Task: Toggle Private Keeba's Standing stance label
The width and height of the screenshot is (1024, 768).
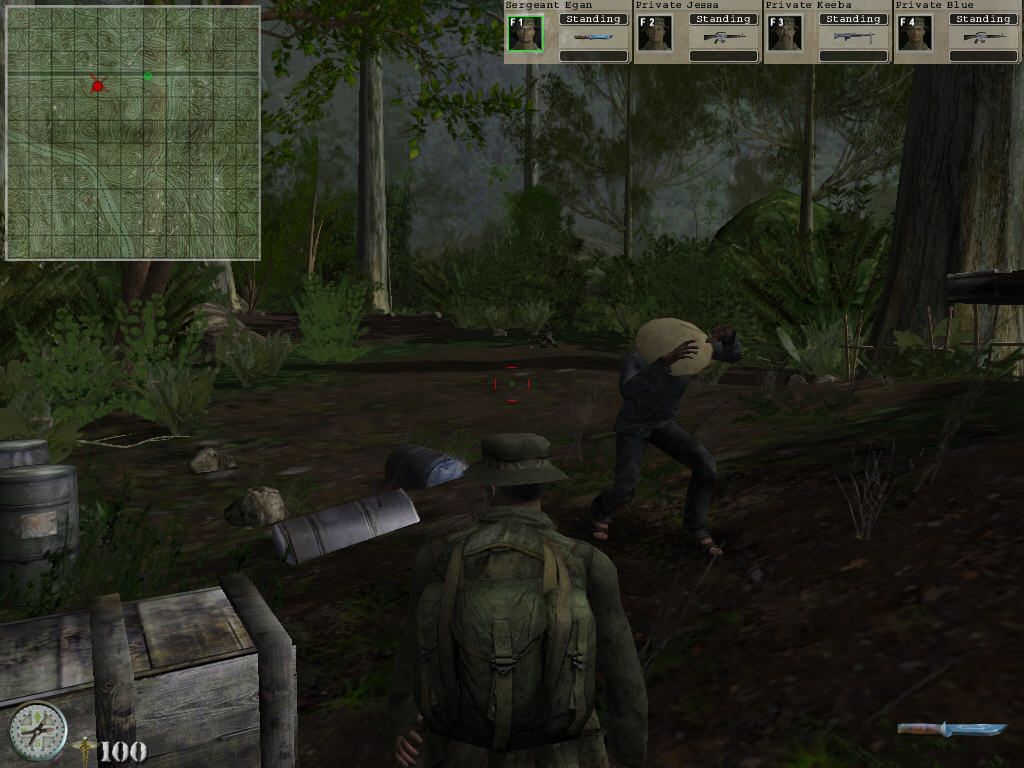Action: [853, 19]
